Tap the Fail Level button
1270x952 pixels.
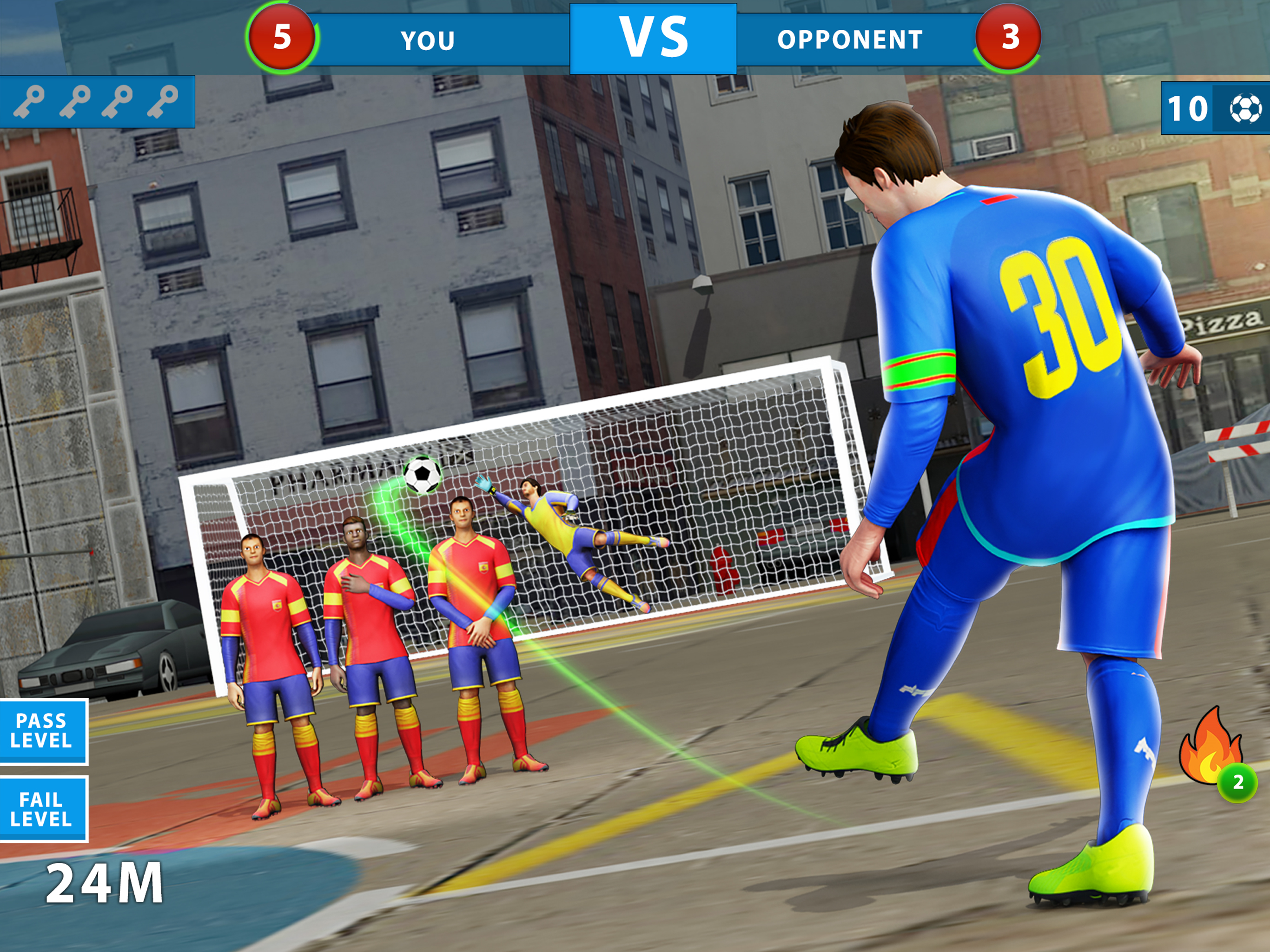(x=42, y=809)
